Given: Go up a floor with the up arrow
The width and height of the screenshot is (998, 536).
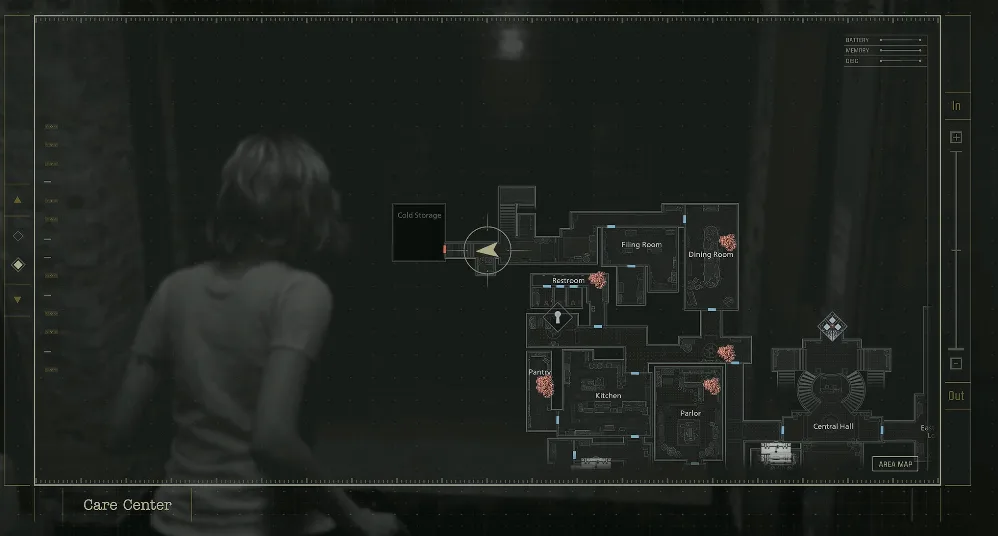Looking at the screenshot, I should [x=17, y=200].
